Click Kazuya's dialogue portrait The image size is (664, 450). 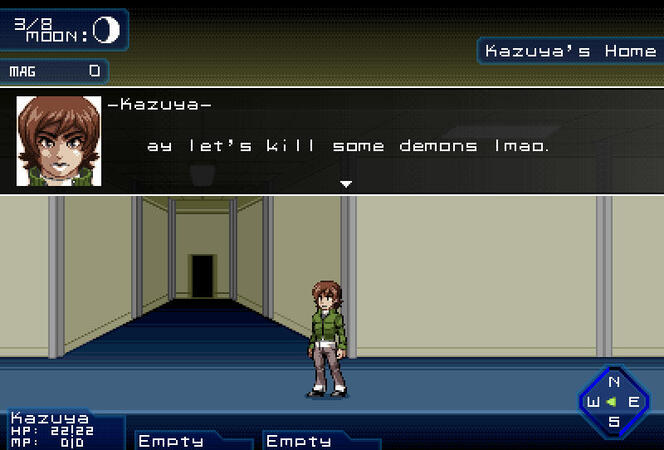click(x=59, y=141)
